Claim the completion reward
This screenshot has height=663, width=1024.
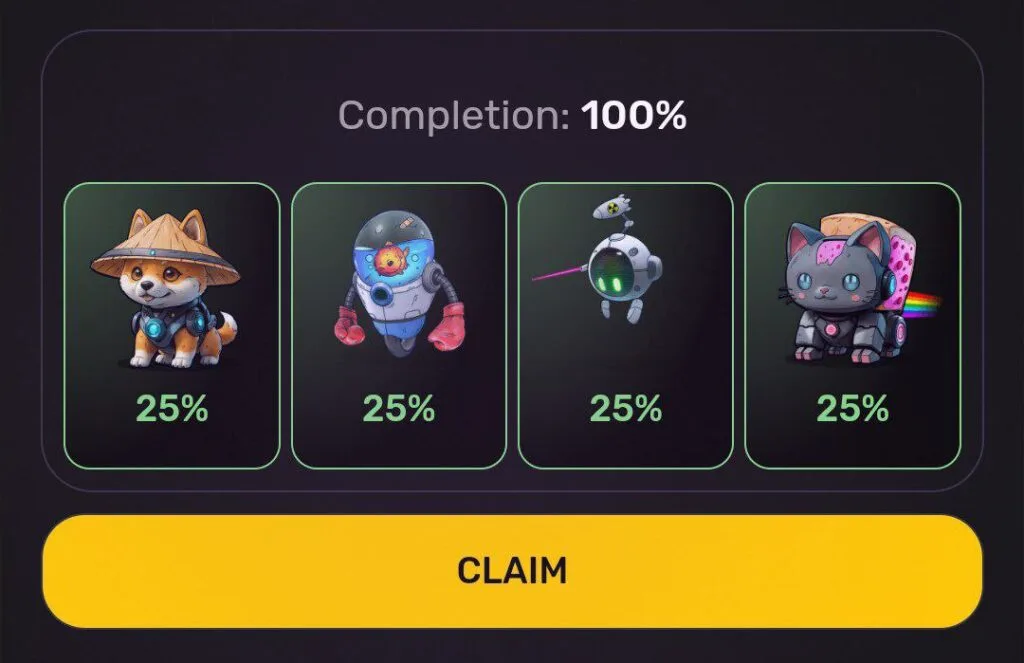[512, 571]
